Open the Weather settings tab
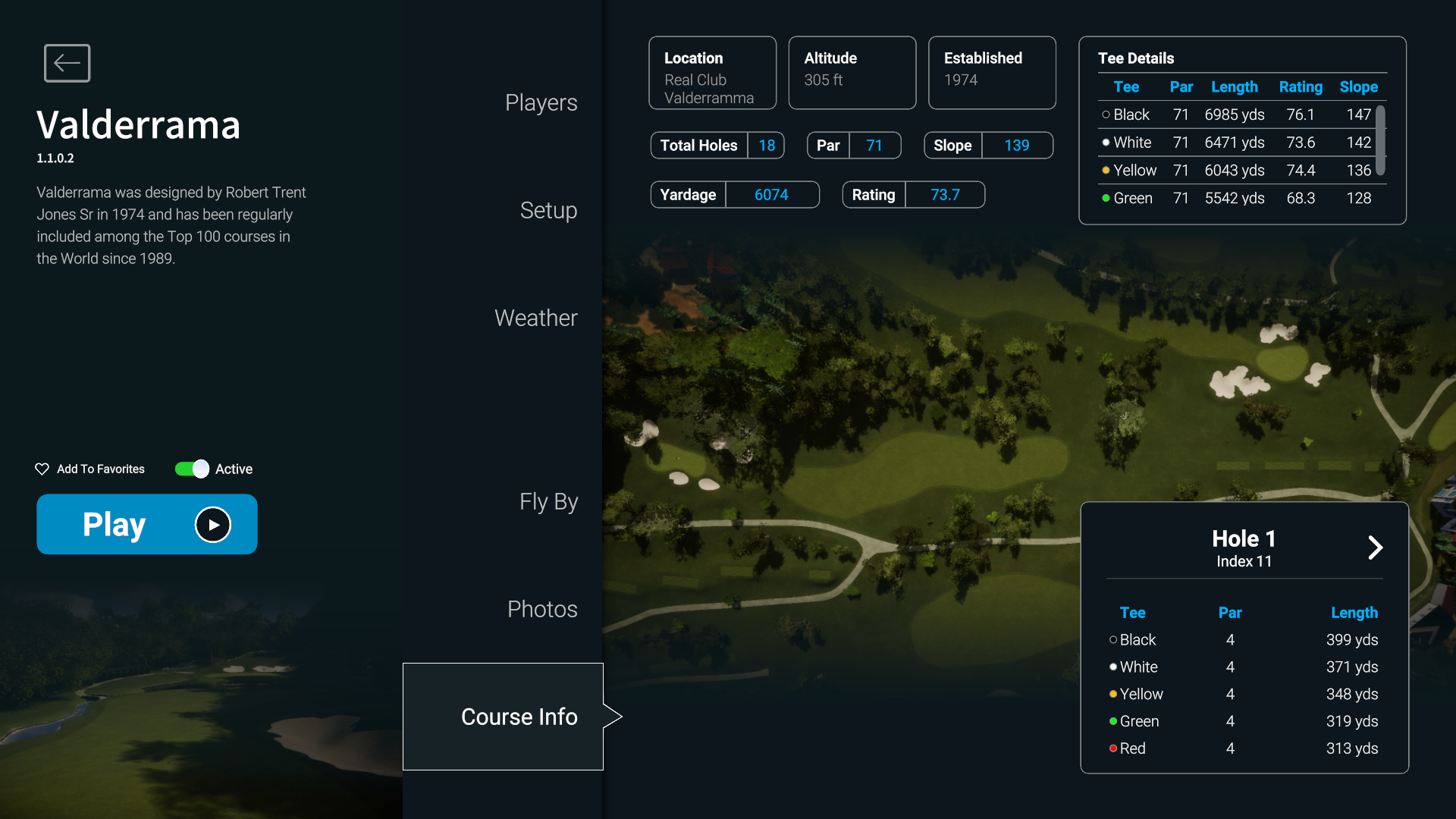Screen dimensions: 1456x819 click(x=535, y=318)
